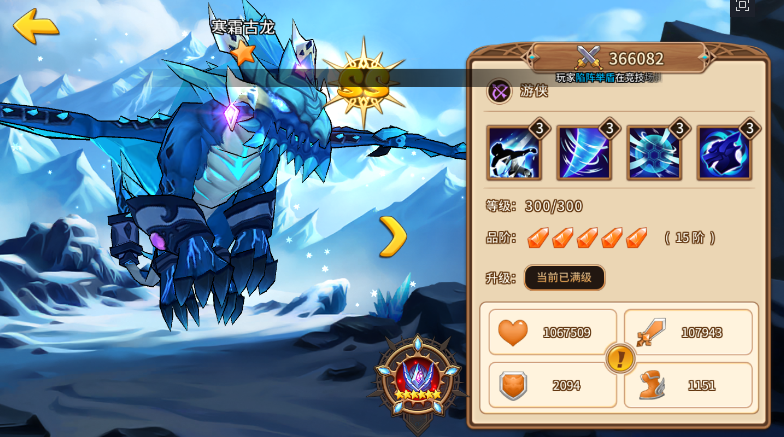The height and width of the screenshot is (437, 784).
Task: Open the shadow strike skill icon
Action: coord(514,153)
